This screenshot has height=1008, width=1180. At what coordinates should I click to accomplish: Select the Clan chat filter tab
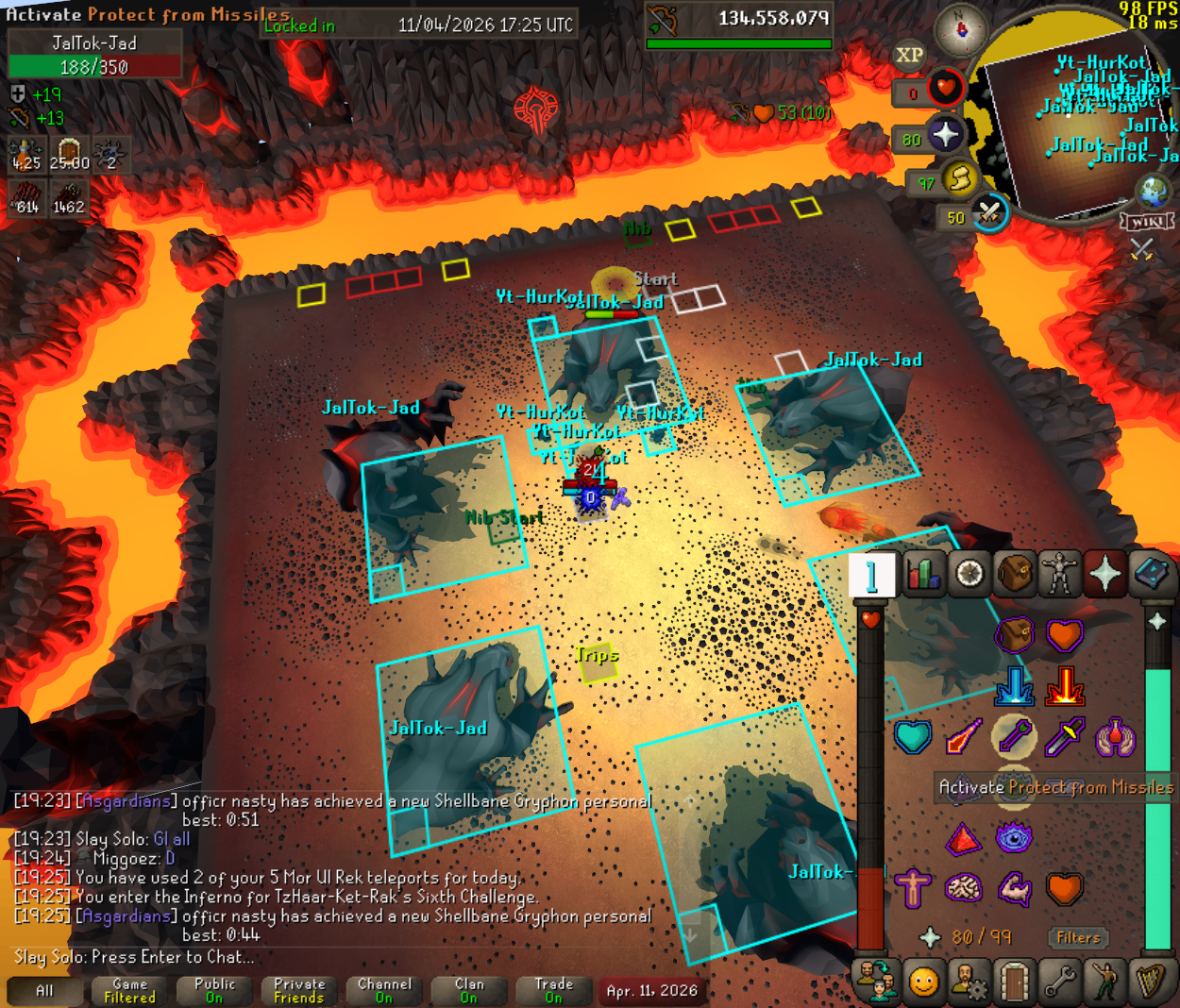(469, 990)
